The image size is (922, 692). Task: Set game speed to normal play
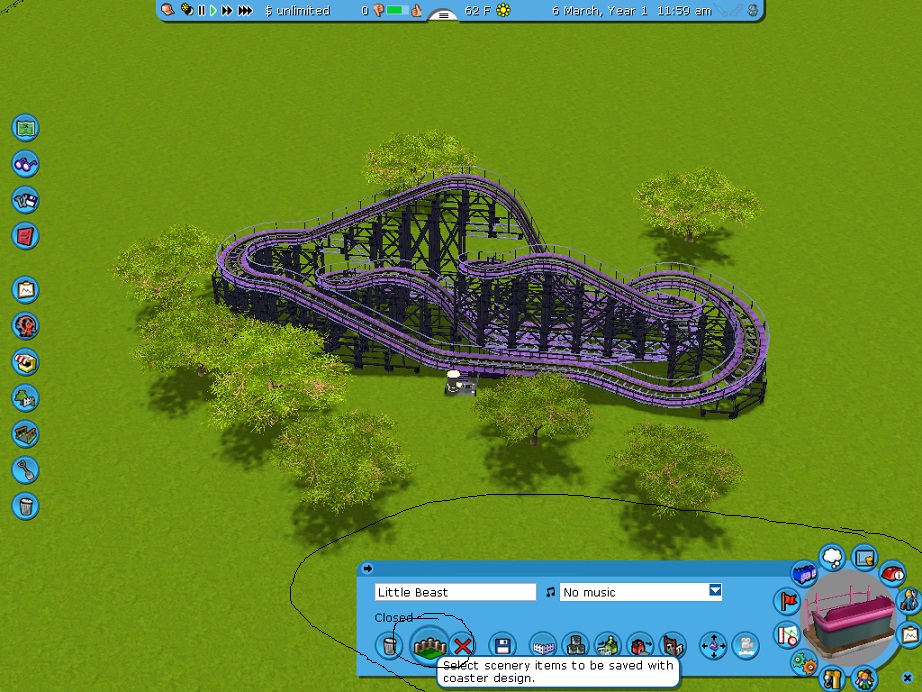pyautogui.click(x=213, y=11)
